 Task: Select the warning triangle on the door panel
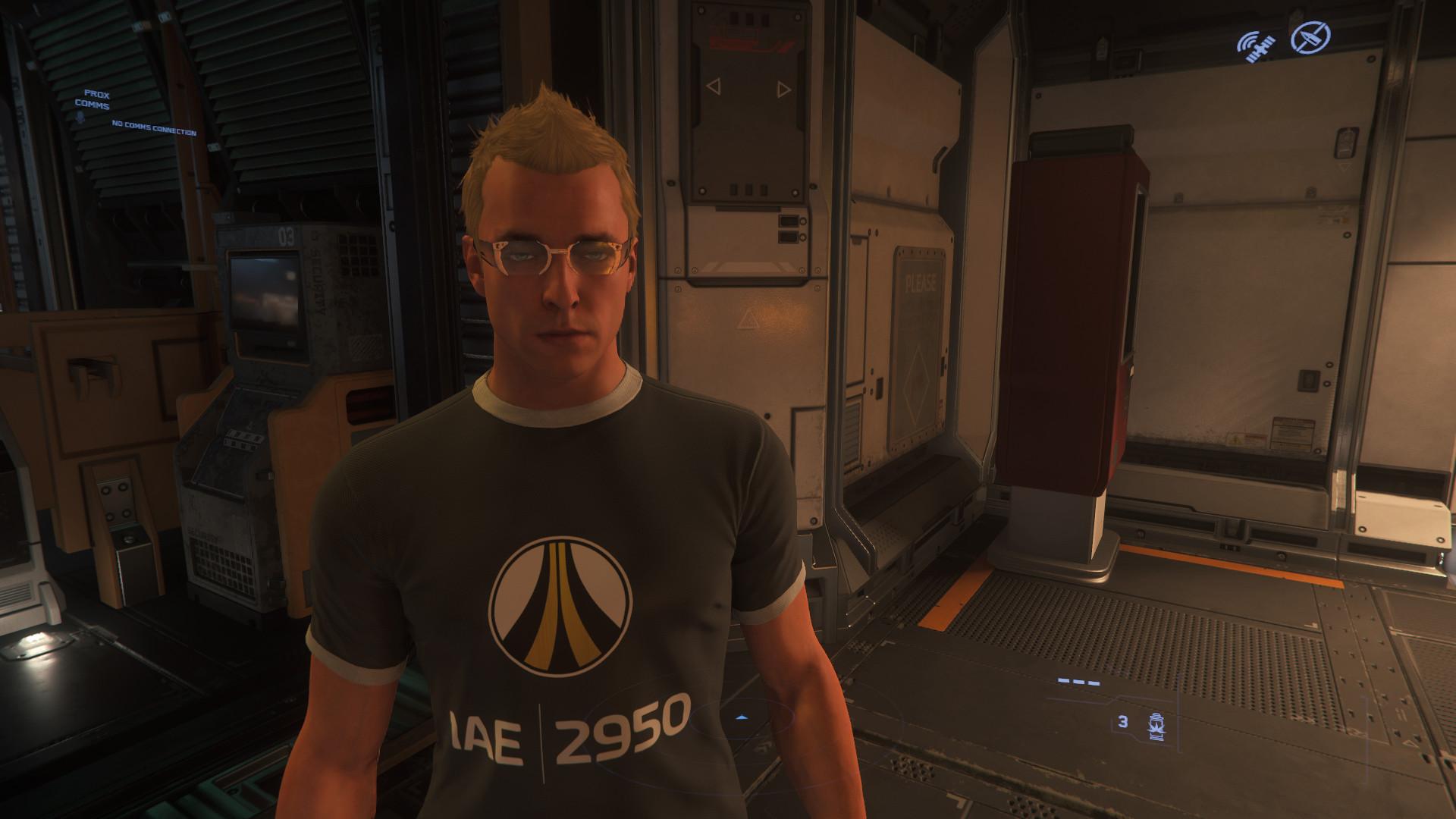click(748, 318)
